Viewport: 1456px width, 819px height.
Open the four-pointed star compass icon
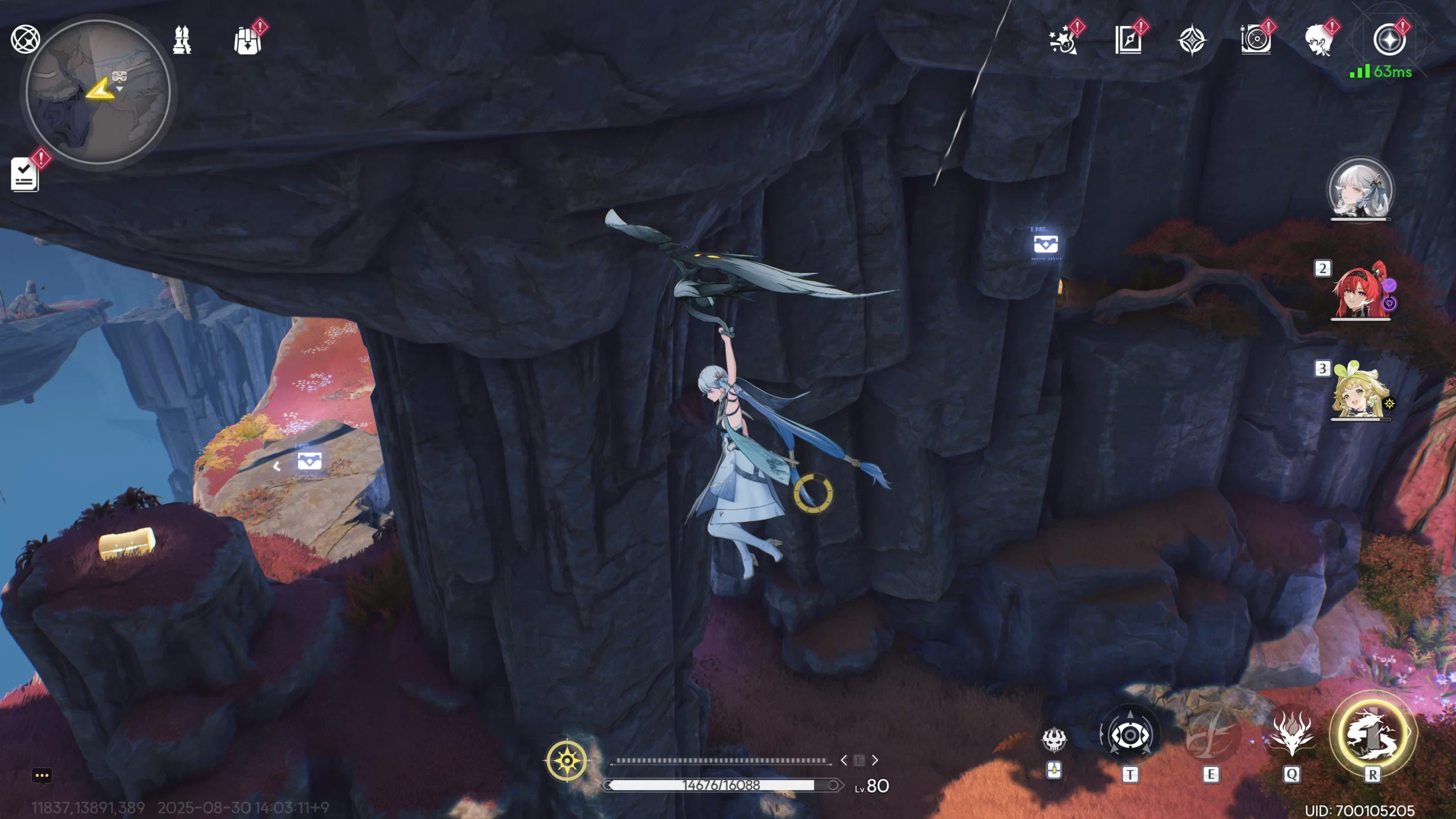point(1192,41)
